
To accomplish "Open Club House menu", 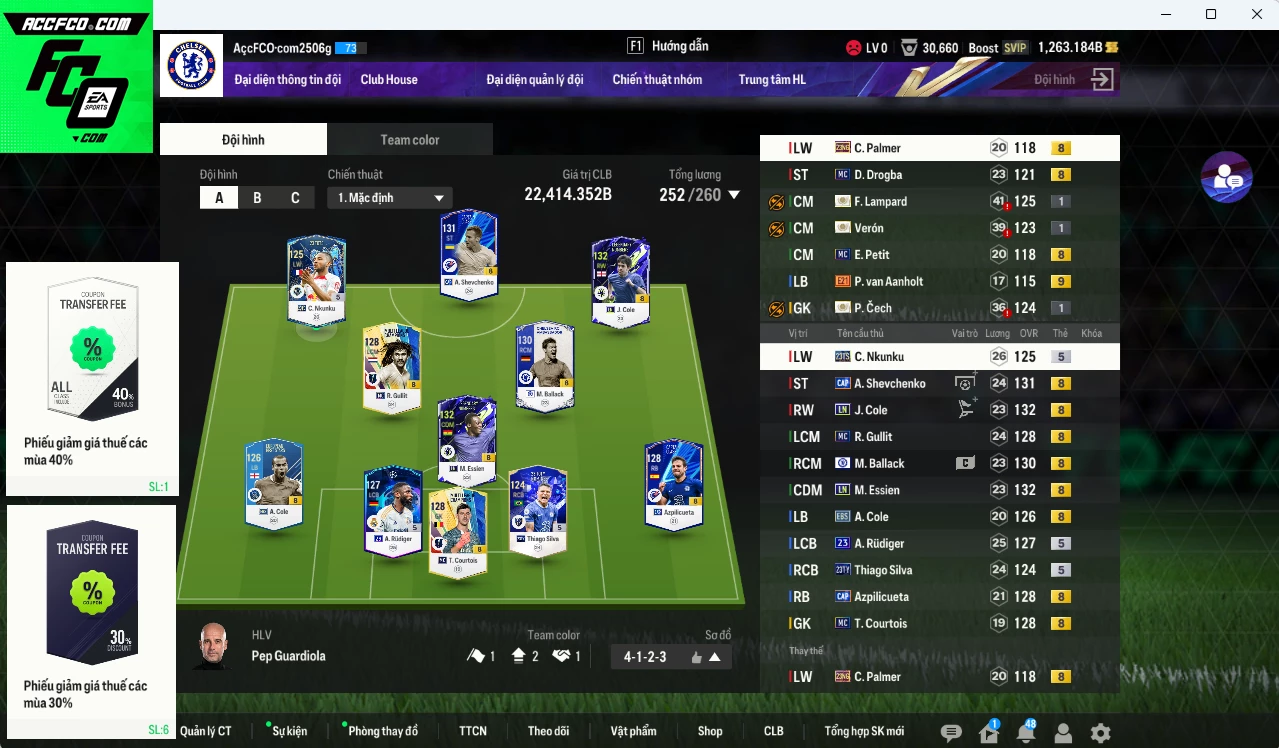I will pyautogui.click(x=389, y=80).
